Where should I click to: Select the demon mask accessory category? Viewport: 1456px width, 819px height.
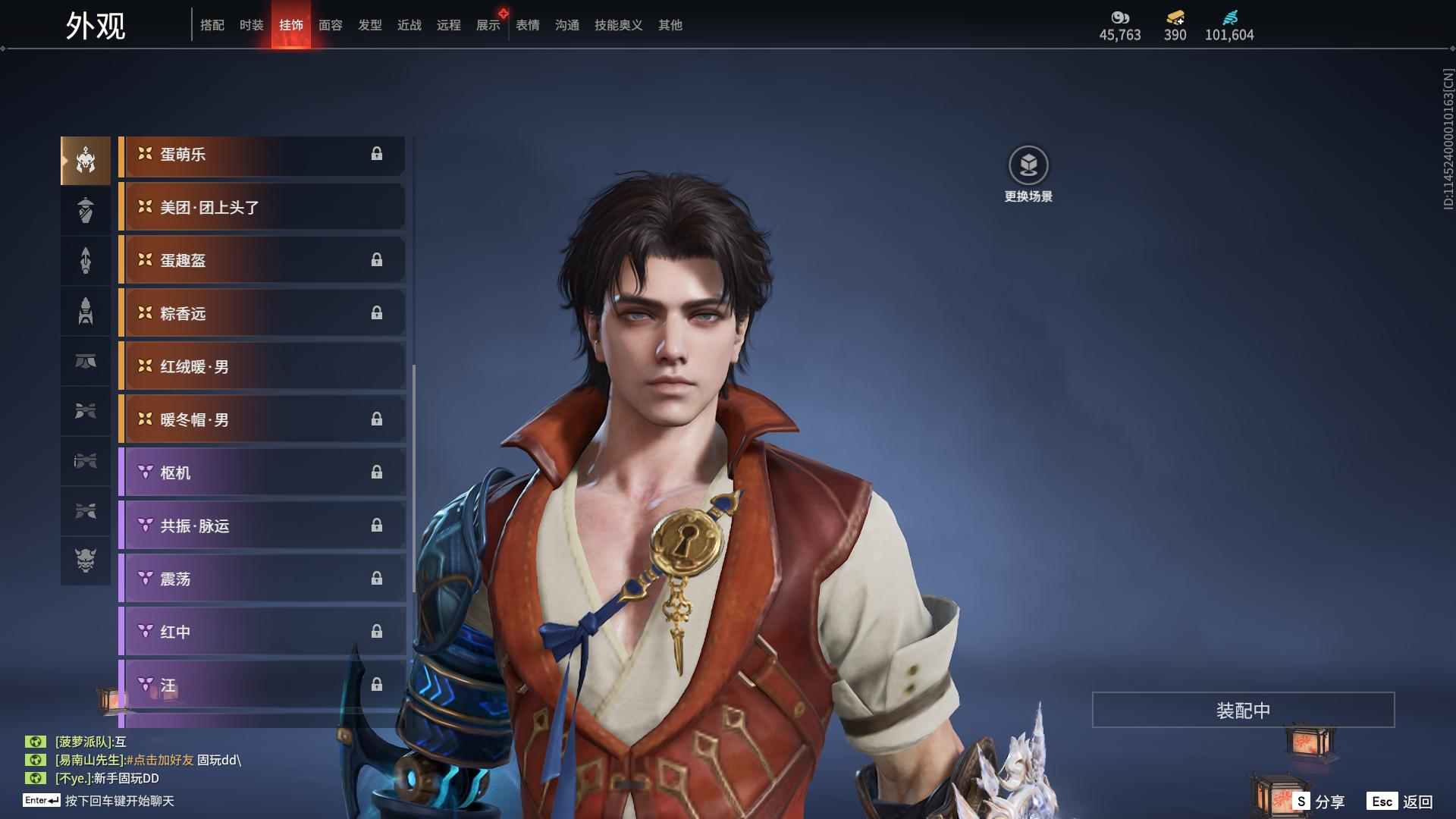click(86, 560)
